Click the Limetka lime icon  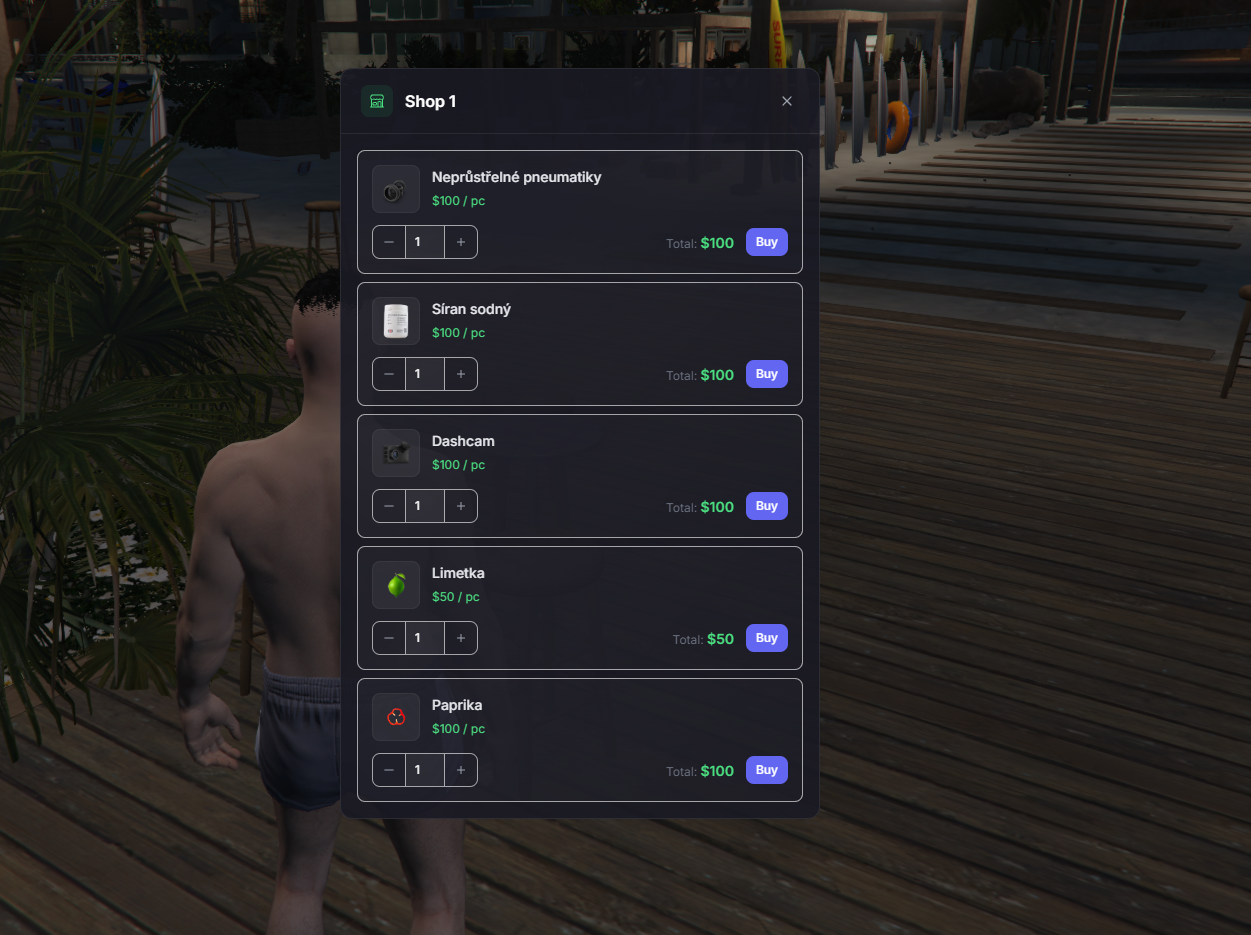(396, 585)
